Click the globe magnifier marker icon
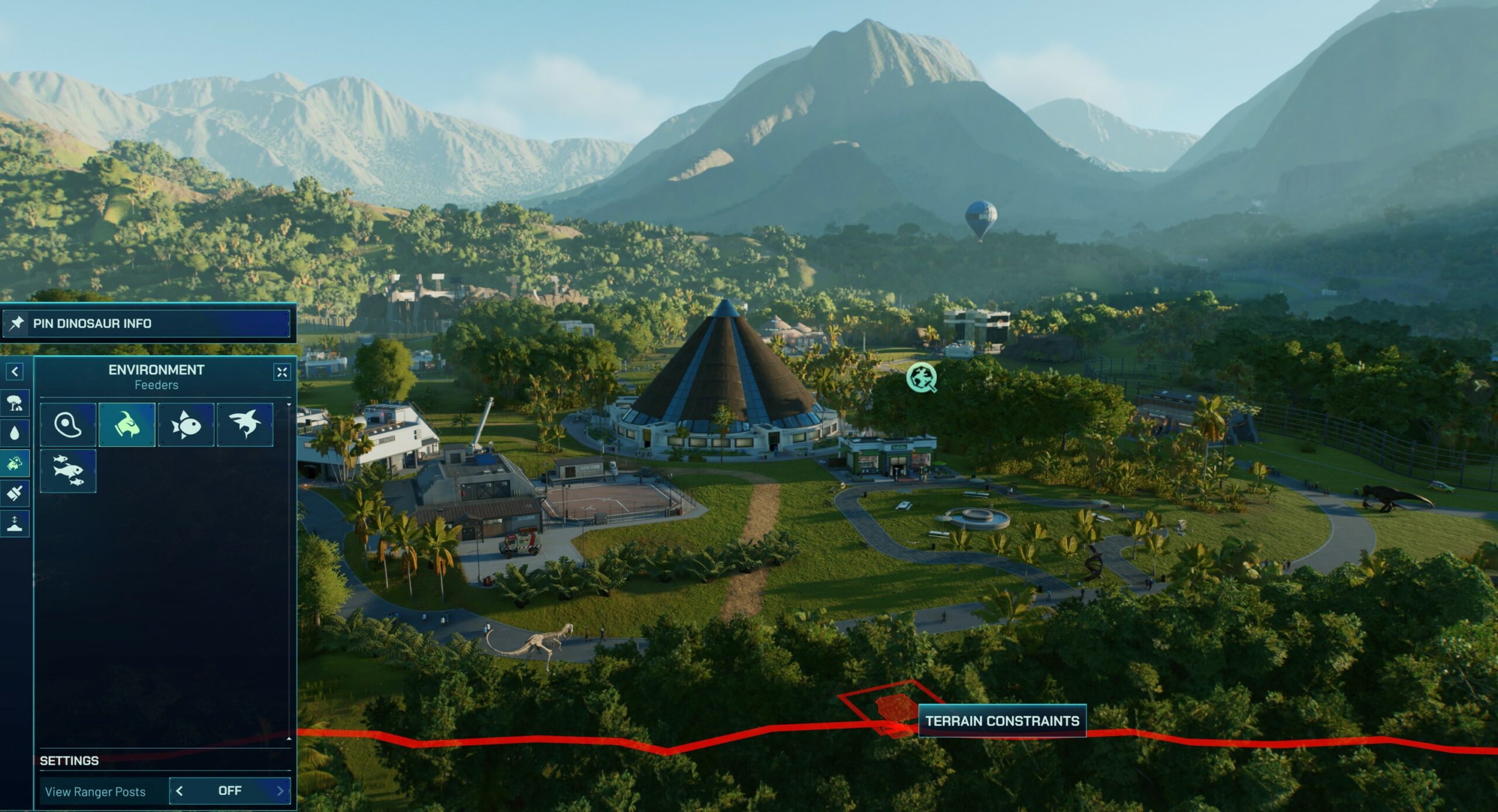The image size is (1498, 812). click(x=922, y=378)
